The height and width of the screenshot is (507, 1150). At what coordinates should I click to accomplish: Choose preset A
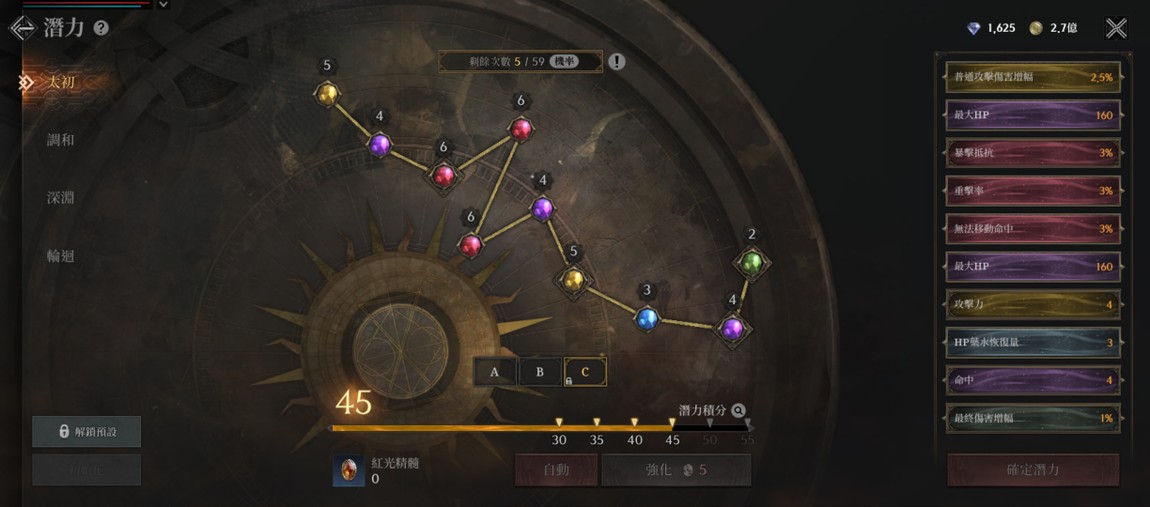494,372
